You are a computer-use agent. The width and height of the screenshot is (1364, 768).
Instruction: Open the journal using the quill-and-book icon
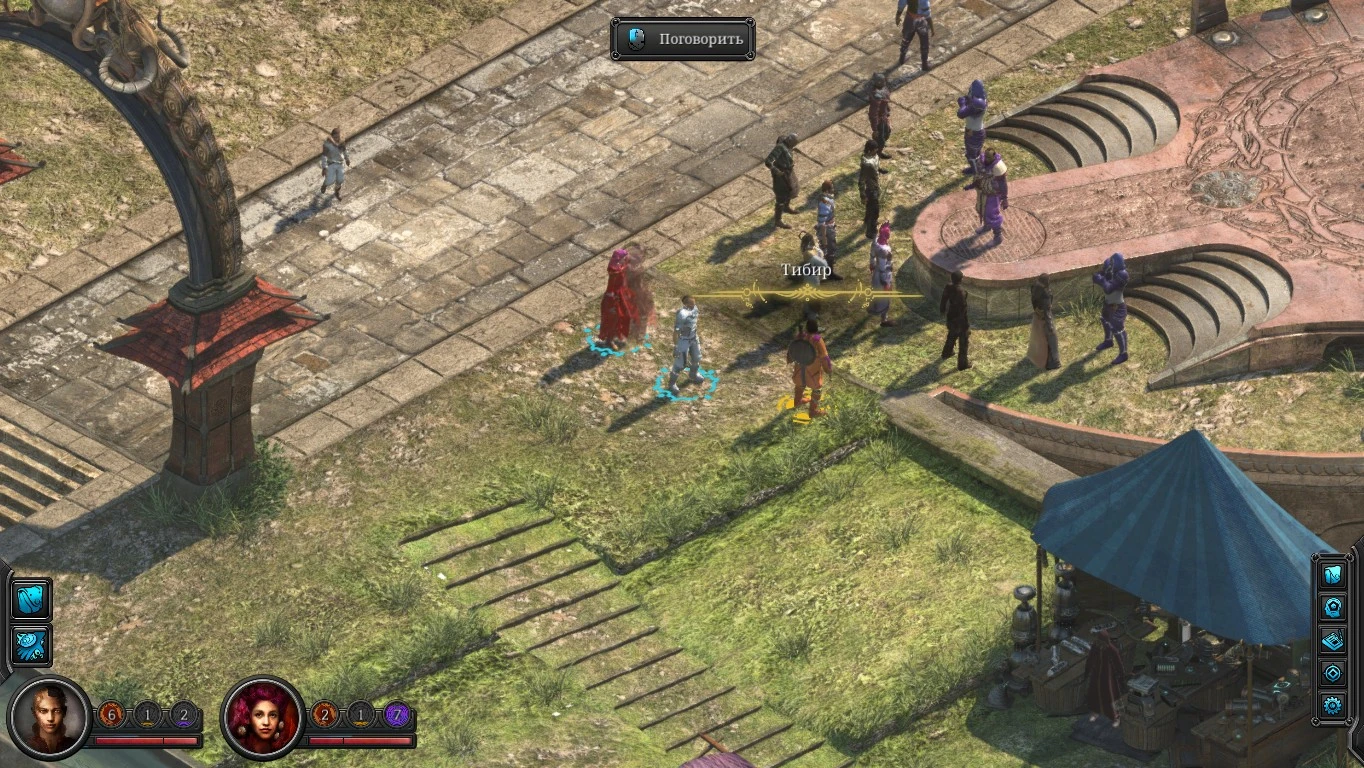(x=1333, y=640)
